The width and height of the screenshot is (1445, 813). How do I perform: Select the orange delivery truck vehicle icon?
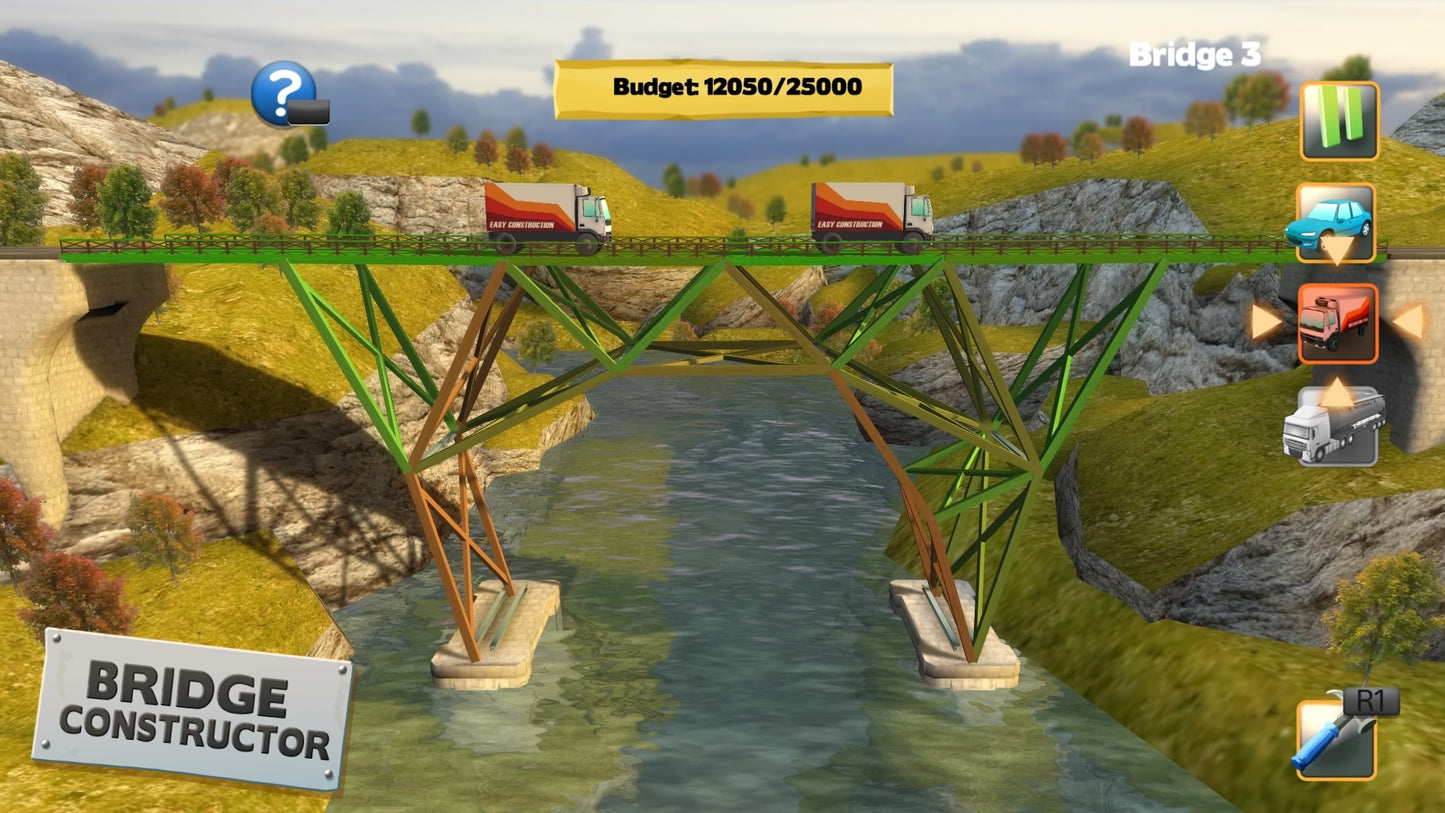coord(1339,322)
